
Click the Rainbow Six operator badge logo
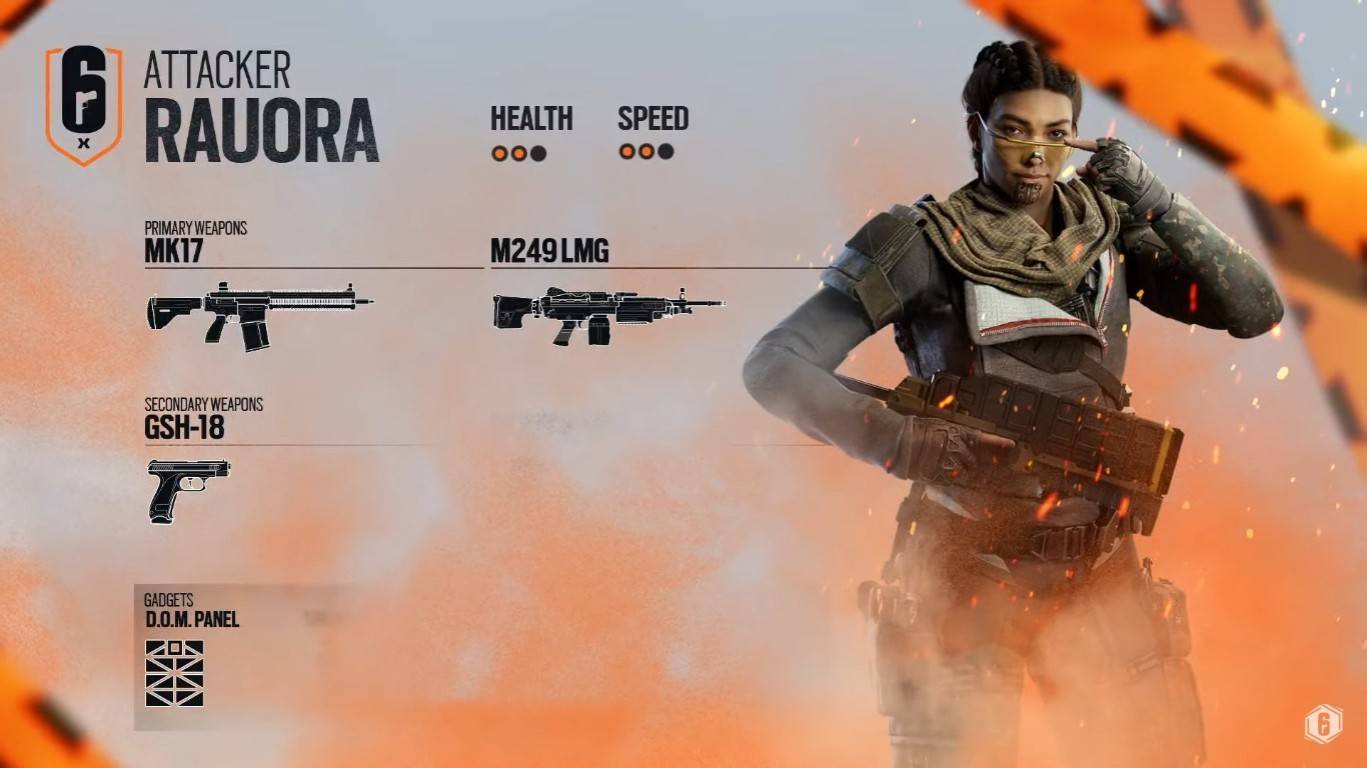click(84, 104)
